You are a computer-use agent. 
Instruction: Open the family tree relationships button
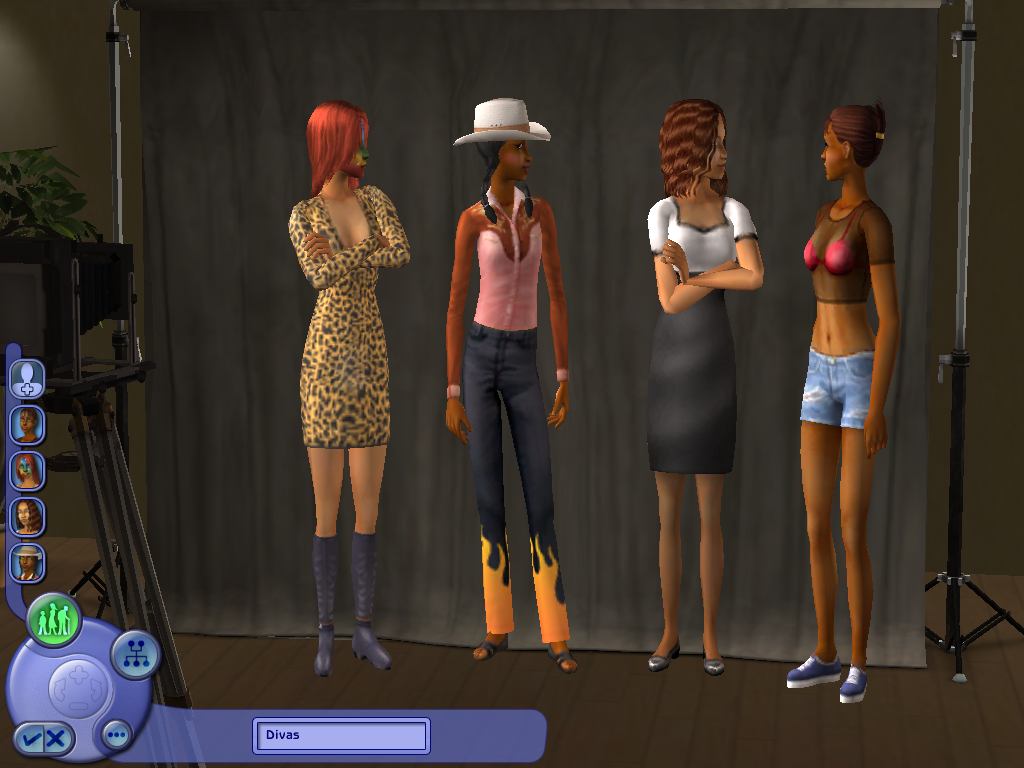135,655
